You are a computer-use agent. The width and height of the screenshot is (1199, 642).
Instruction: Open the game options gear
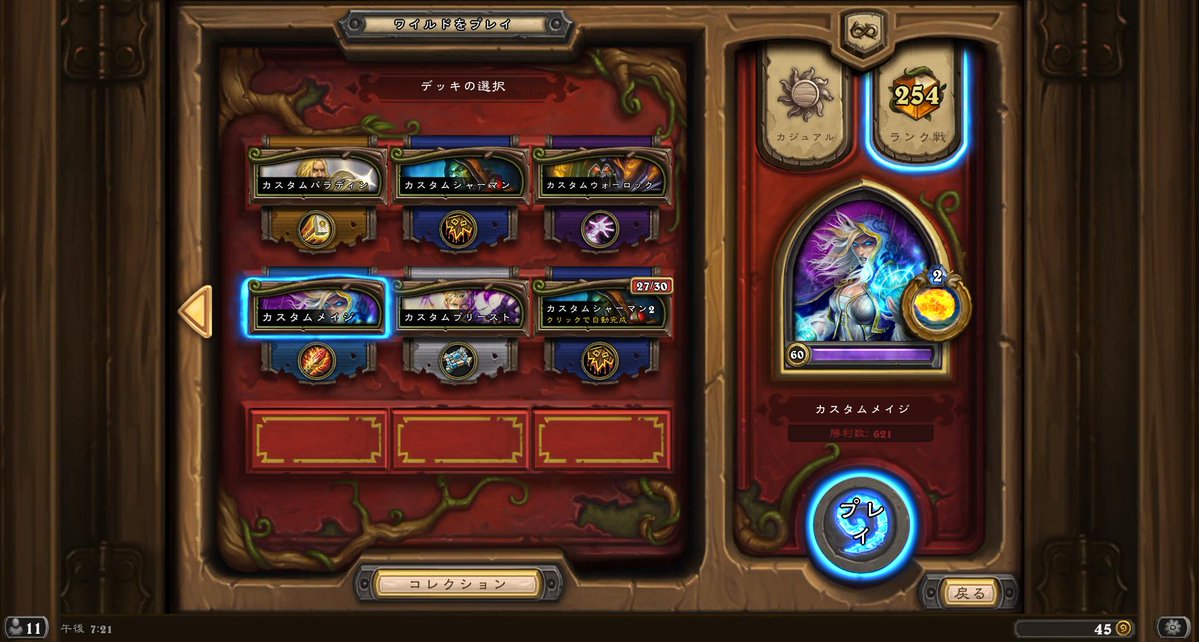tap(1174, 628)
